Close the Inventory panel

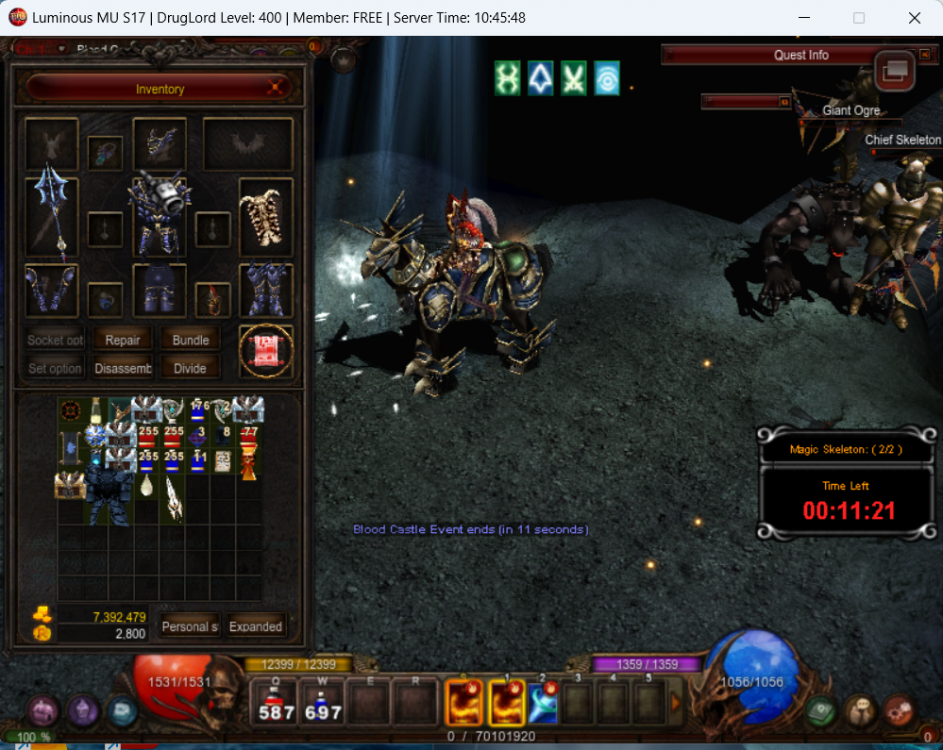[x=276, y=89]
